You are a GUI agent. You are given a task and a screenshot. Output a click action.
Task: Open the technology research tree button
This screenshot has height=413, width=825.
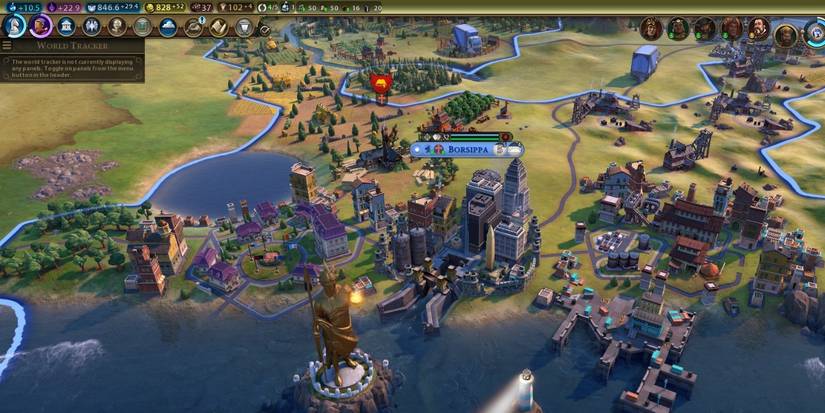[x=15, y=26]
